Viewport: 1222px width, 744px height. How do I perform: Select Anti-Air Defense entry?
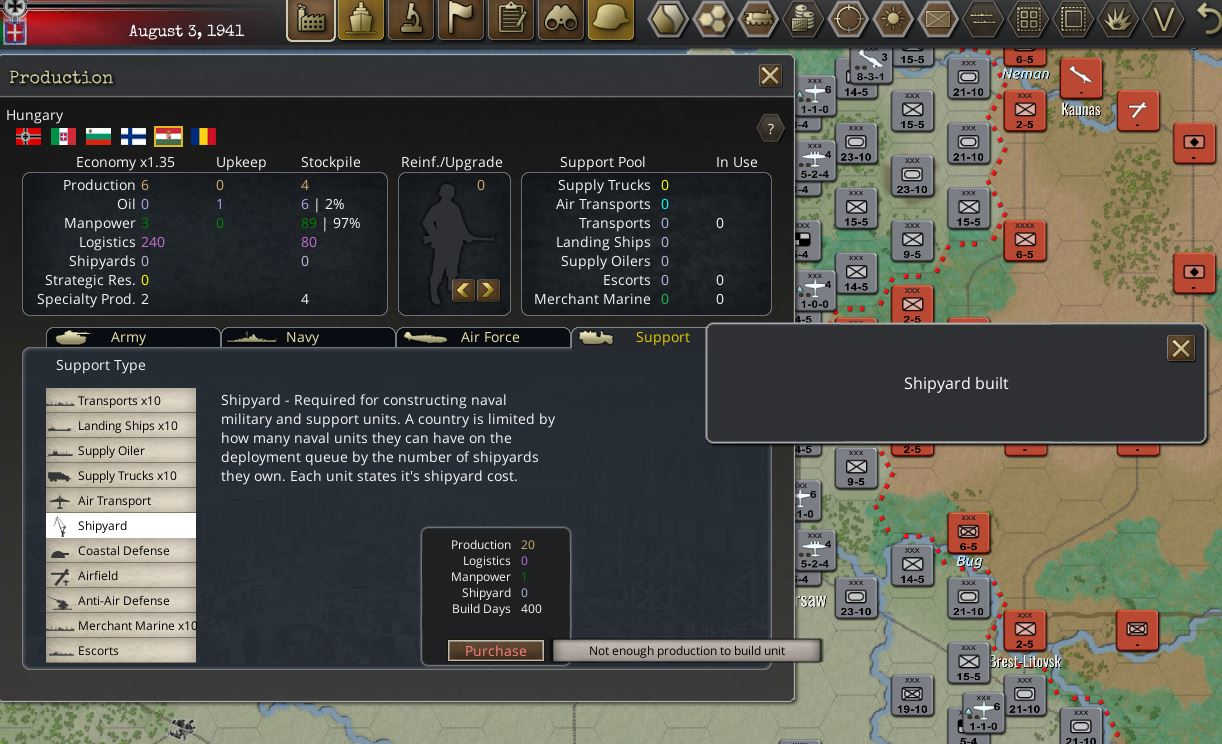[x=121, y=601]
